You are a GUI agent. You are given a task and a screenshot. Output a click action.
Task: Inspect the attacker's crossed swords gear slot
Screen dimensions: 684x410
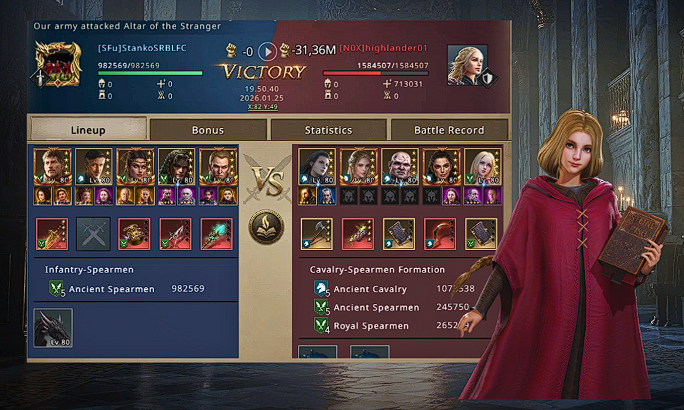click(94, 233)
